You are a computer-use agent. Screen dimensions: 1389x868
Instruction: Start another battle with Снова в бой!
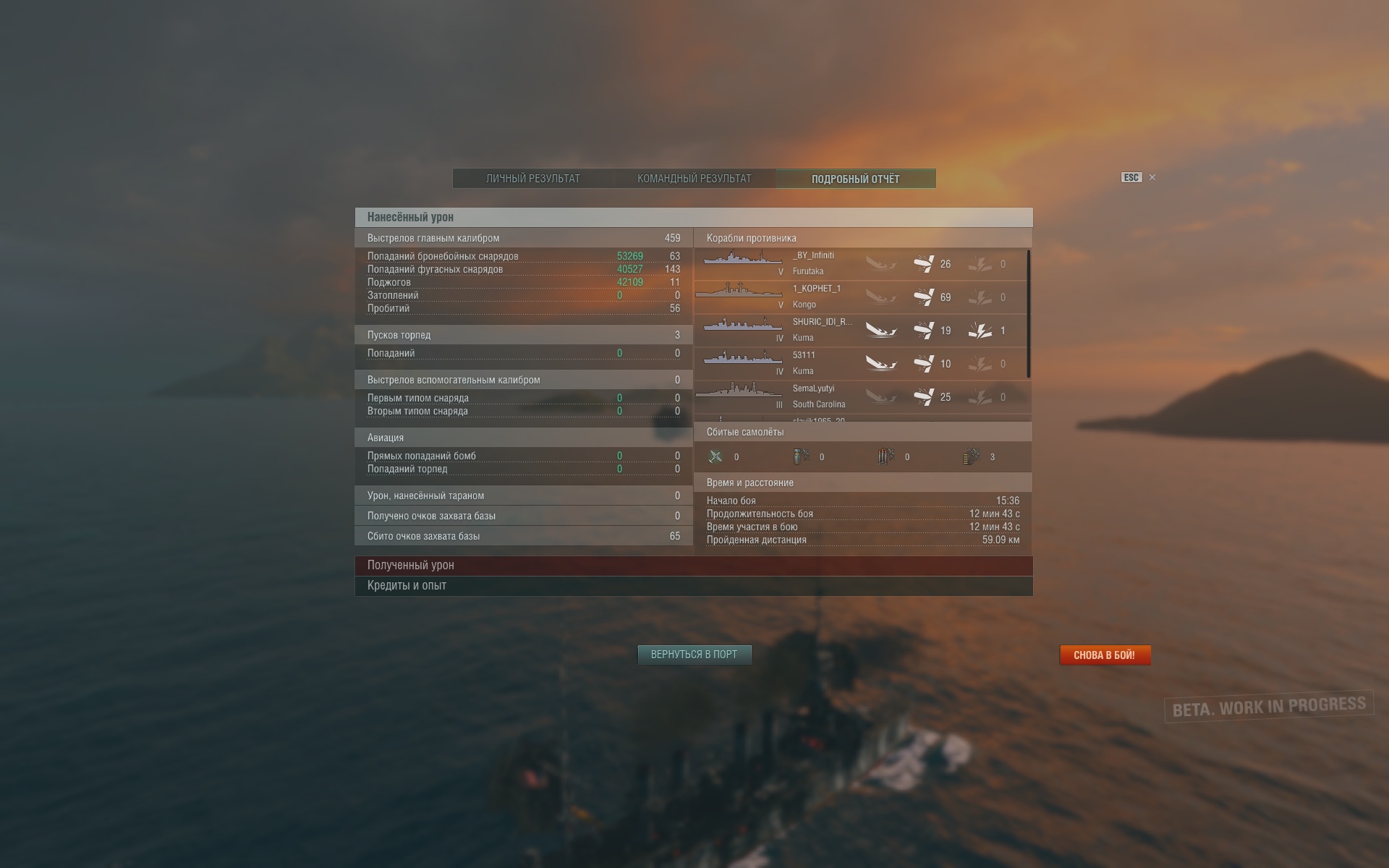click(1104, 655)
